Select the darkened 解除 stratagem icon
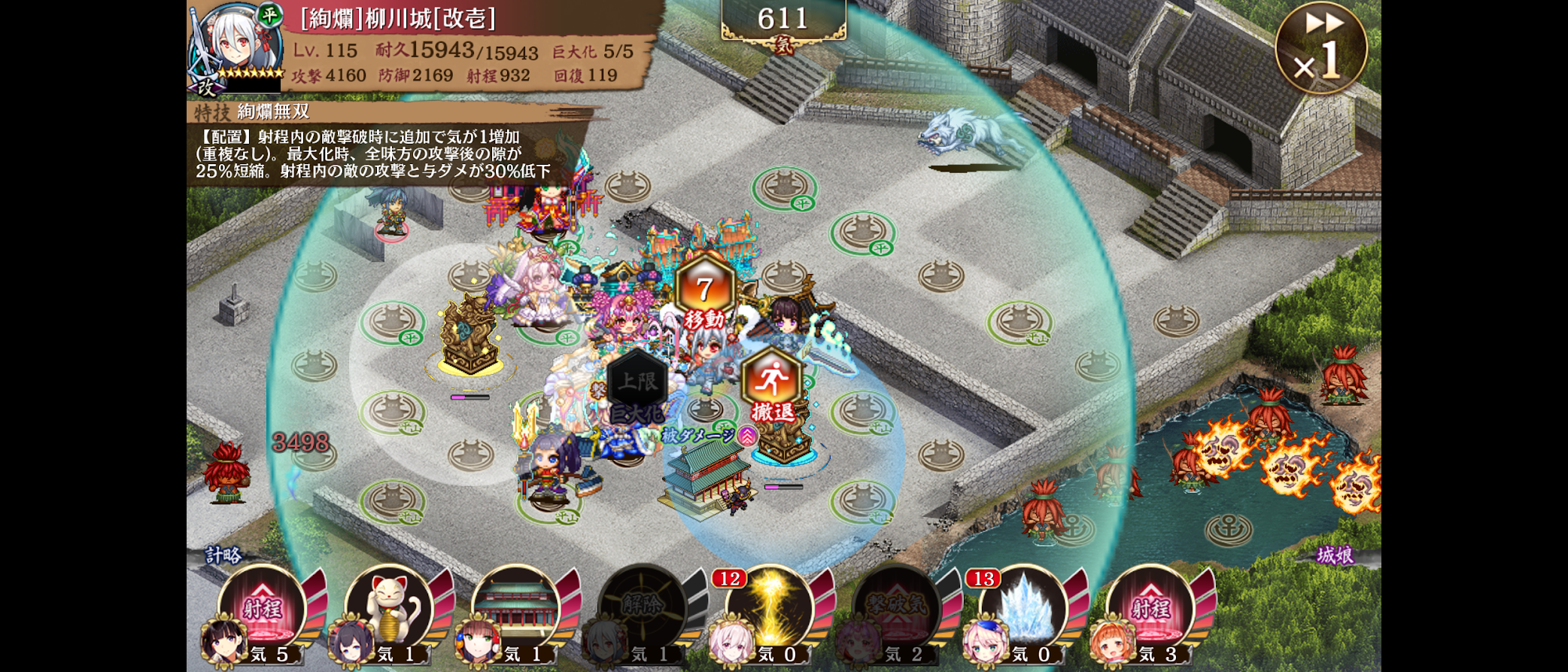 [x=643, y=607]
